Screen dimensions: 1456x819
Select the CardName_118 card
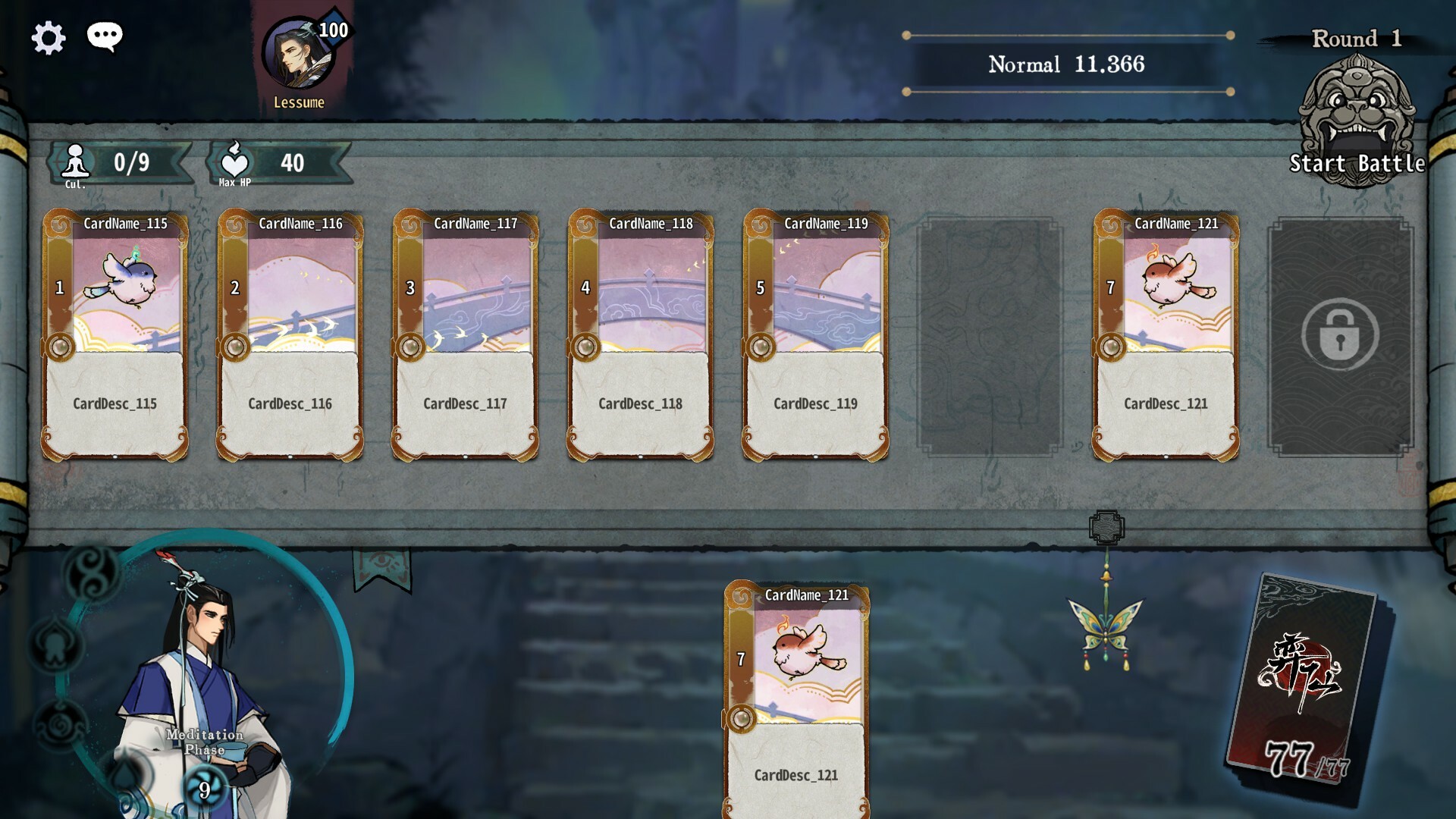pos(641,334)
